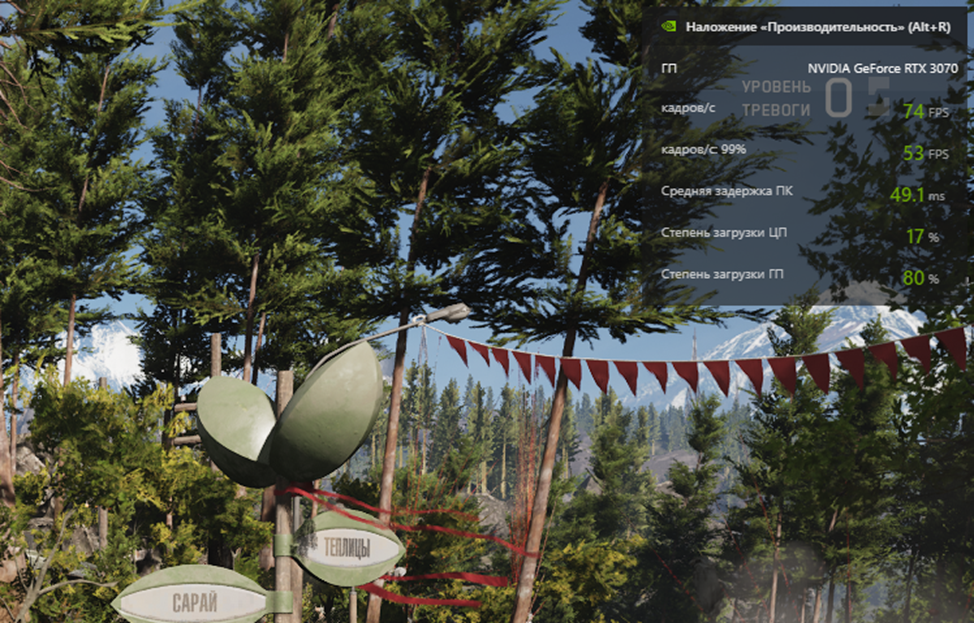The width and height of the screenshot is (974, 623).
Task: Select the performance overlay title header
Action: click(x=817, y=27)
